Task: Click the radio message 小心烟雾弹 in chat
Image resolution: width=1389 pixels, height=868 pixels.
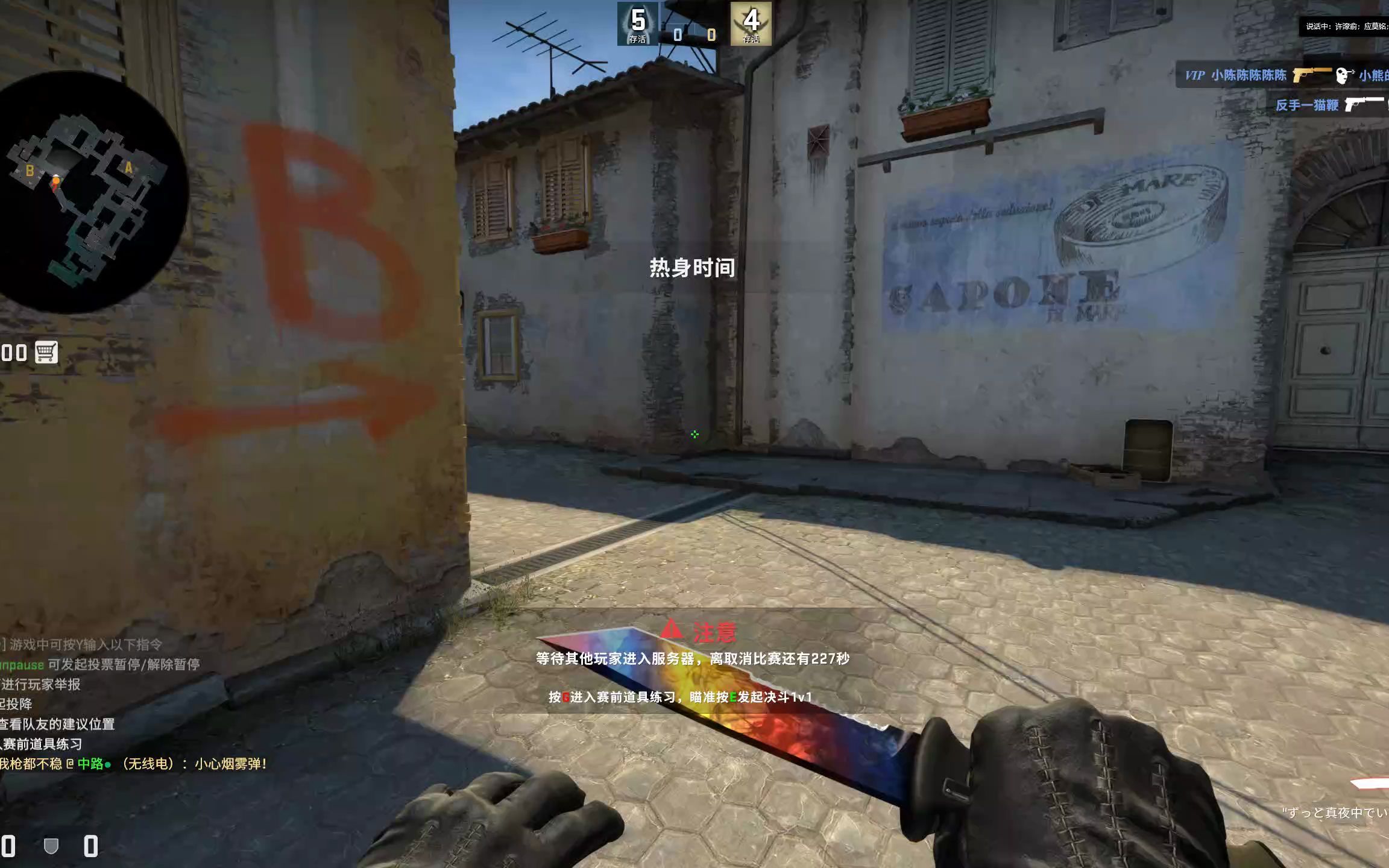Action: click(232, 763)
